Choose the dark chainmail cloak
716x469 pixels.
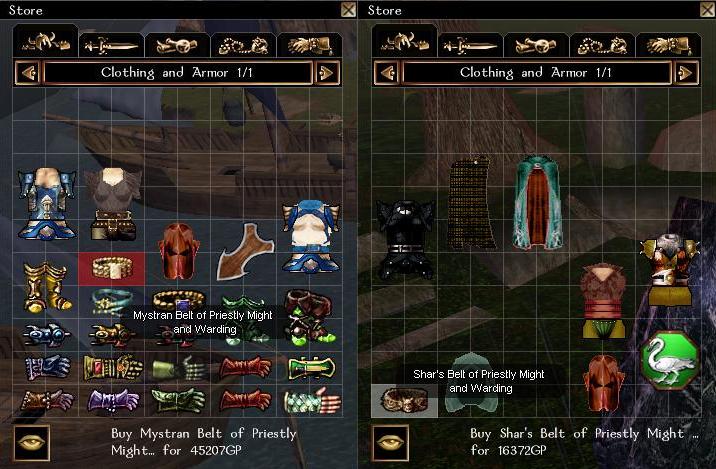click(x=472, y=203)
